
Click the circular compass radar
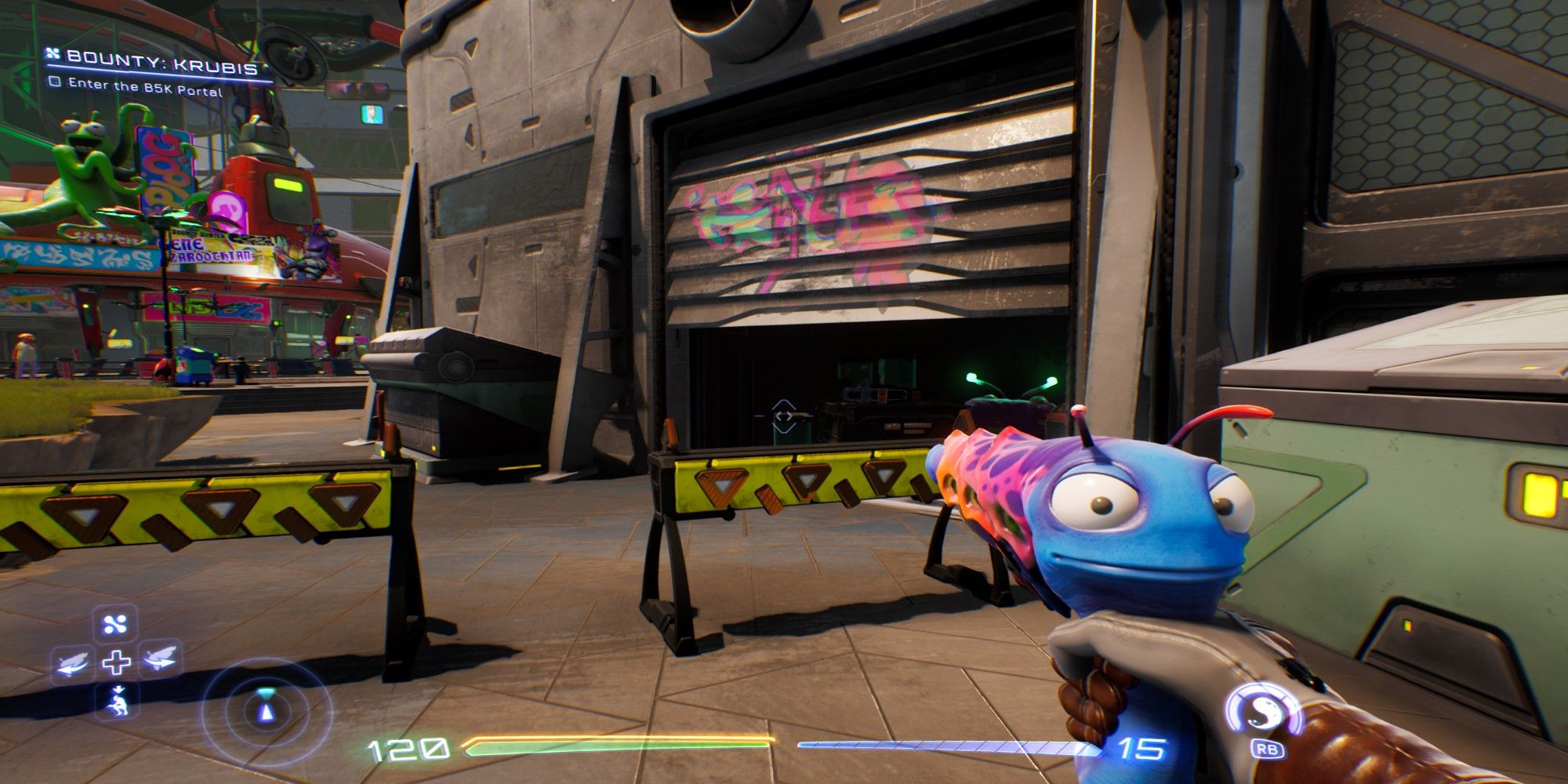point(267,710)
